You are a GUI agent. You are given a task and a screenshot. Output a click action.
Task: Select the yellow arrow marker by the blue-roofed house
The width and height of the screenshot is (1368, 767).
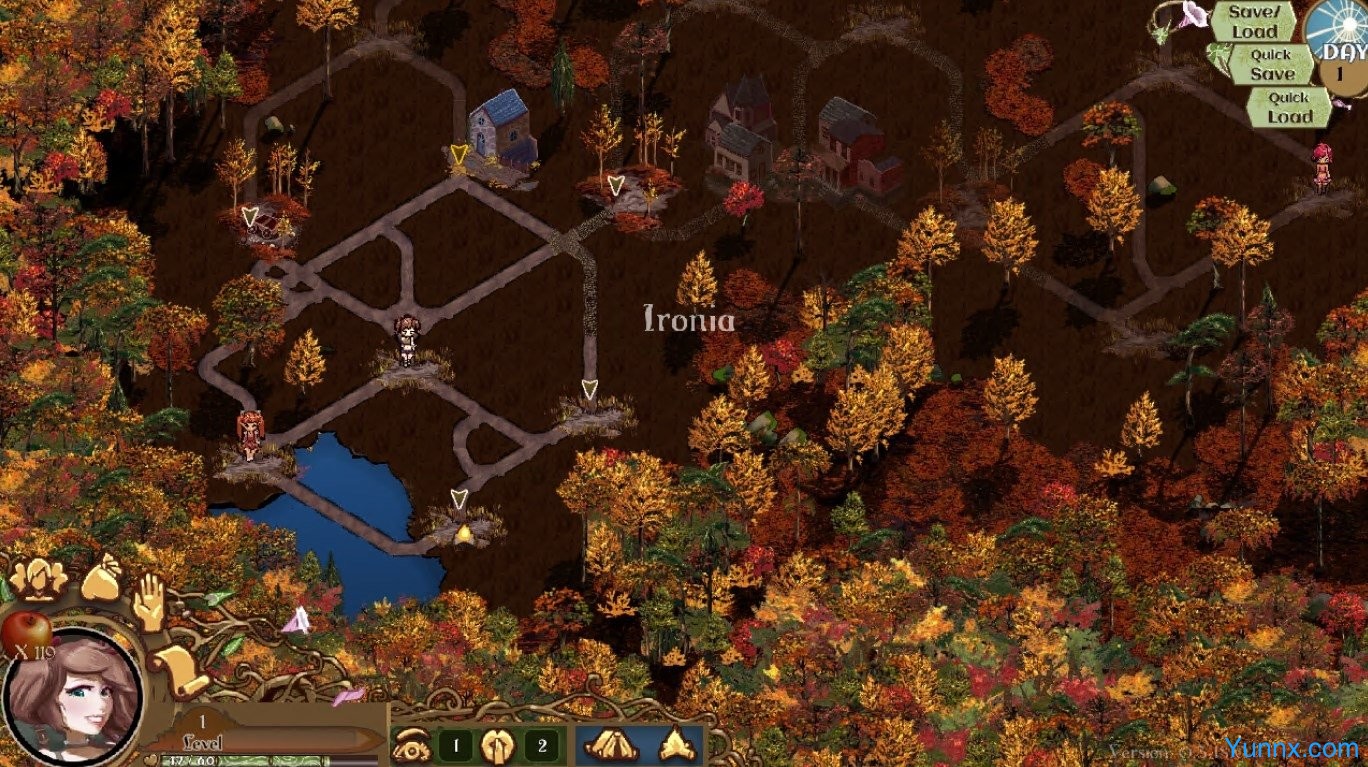(459, 155)
